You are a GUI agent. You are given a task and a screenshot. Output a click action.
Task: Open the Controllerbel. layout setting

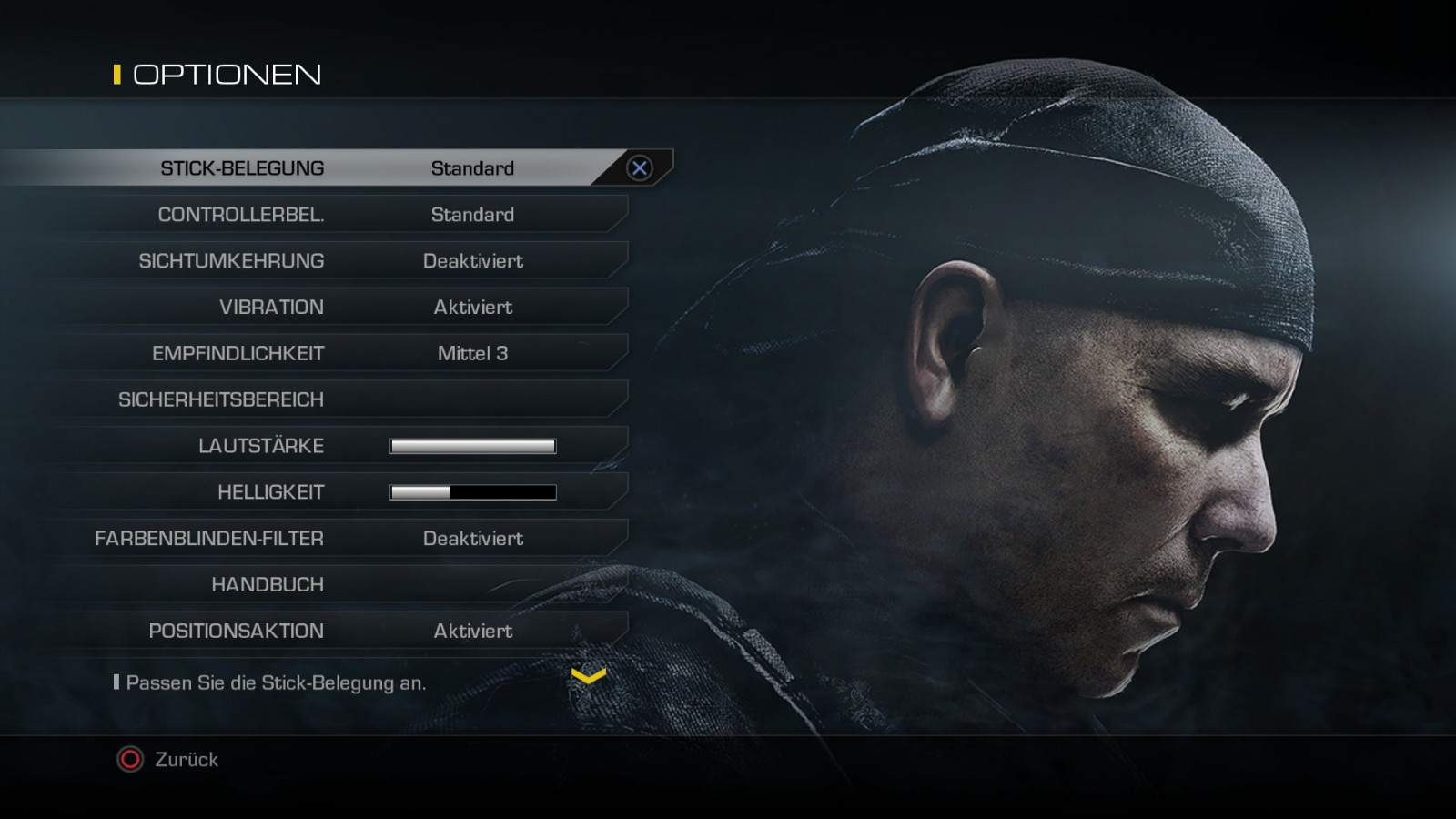[x=337, y=215]
